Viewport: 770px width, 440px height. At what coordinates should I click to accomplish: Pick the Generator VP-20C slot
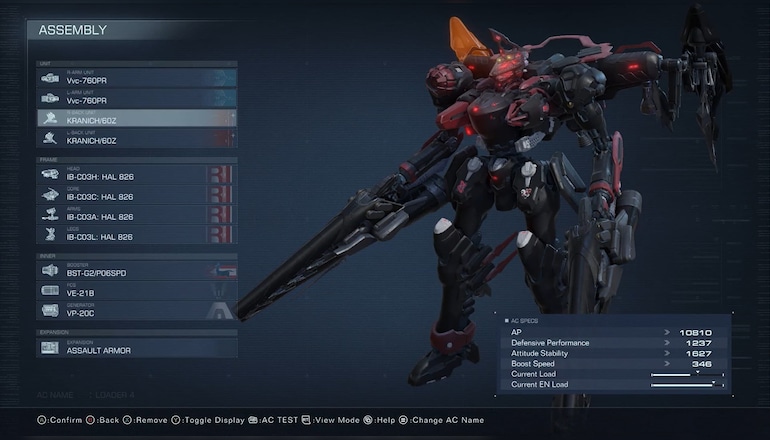(x=136, y=311)
